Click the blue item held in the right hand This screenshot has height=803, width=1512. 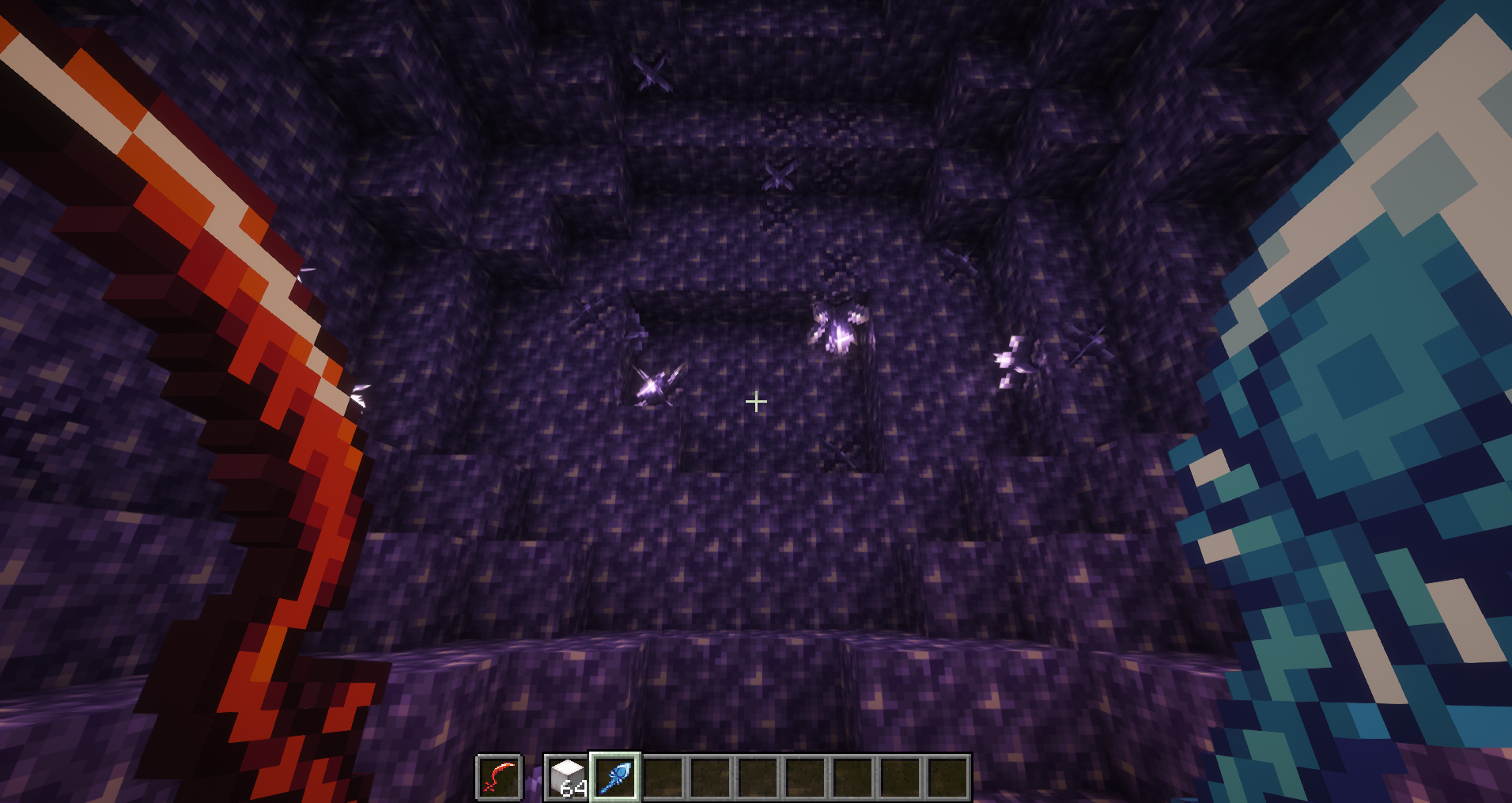click(1384, 356)
